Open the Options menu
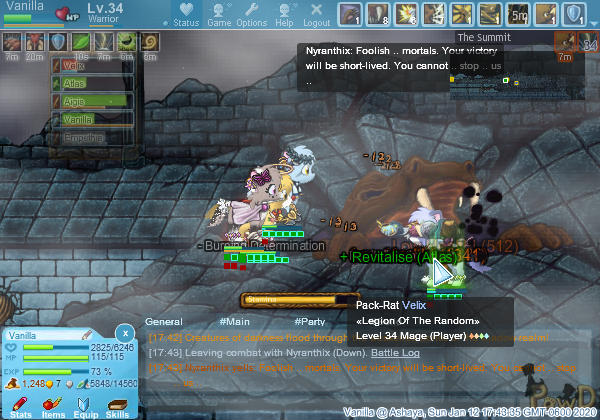This screenshot has height=420, width=600. 251,14
